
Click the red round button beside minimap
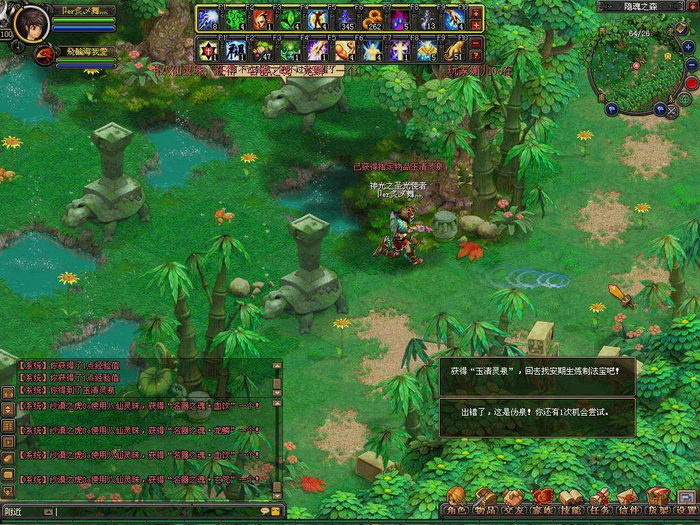[691, 84]
